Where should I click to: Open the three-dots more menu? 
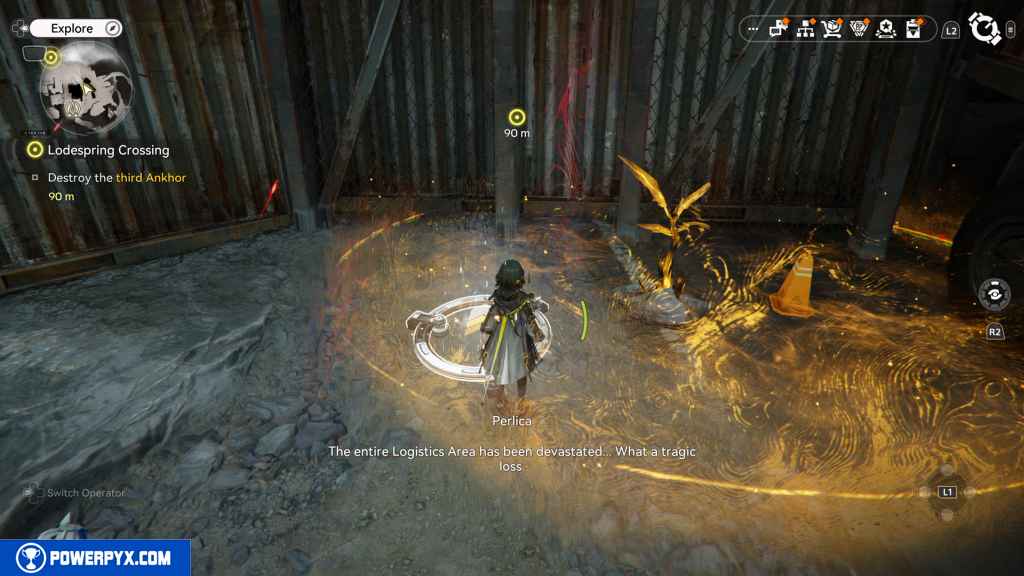pyautogui.click(x=753, y=29)
